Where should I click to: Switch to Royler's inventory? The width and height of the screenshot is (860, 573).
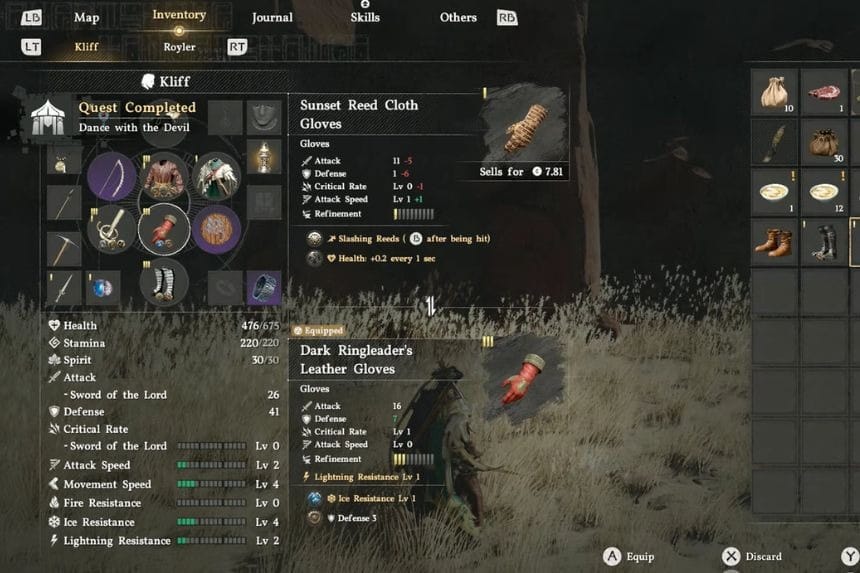pyautogui.click(x=179, y=46)
